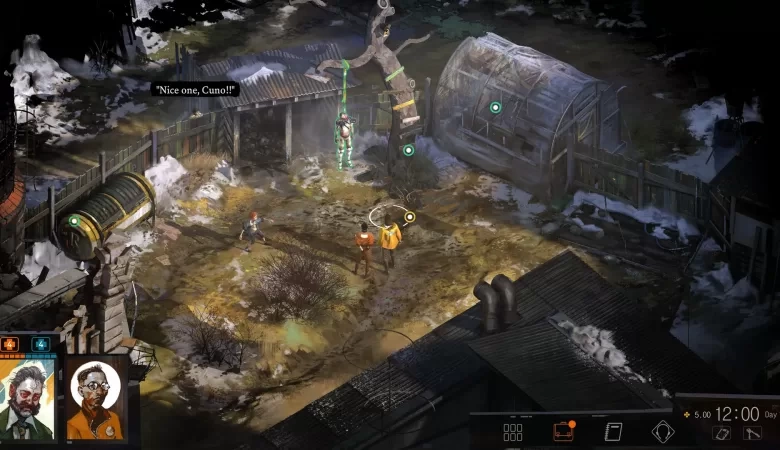Open the Thought Cabinet head icon
Viewport: 780px width, 450px height.
(663, 432)
